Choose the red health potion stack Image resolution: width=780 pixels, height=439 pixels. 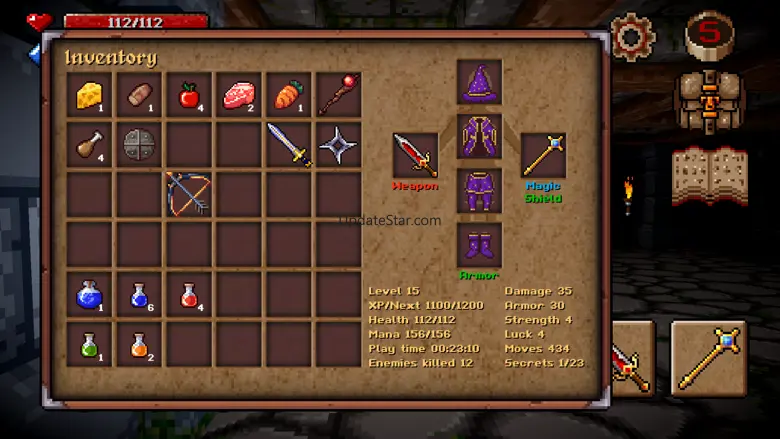pos(189,295)
